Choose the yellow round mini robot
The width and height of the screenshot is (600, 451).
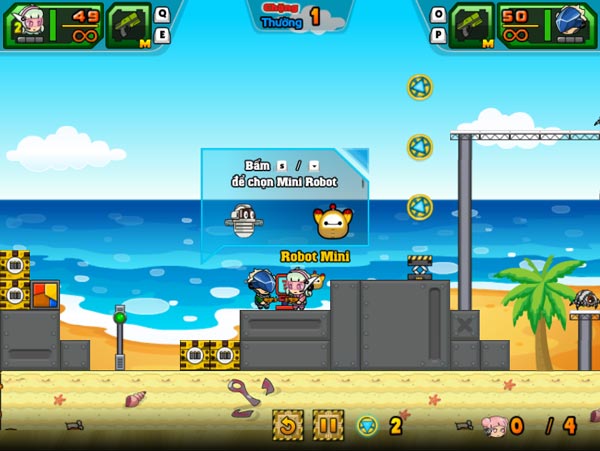pyautogui.click(x=332, y=220)
